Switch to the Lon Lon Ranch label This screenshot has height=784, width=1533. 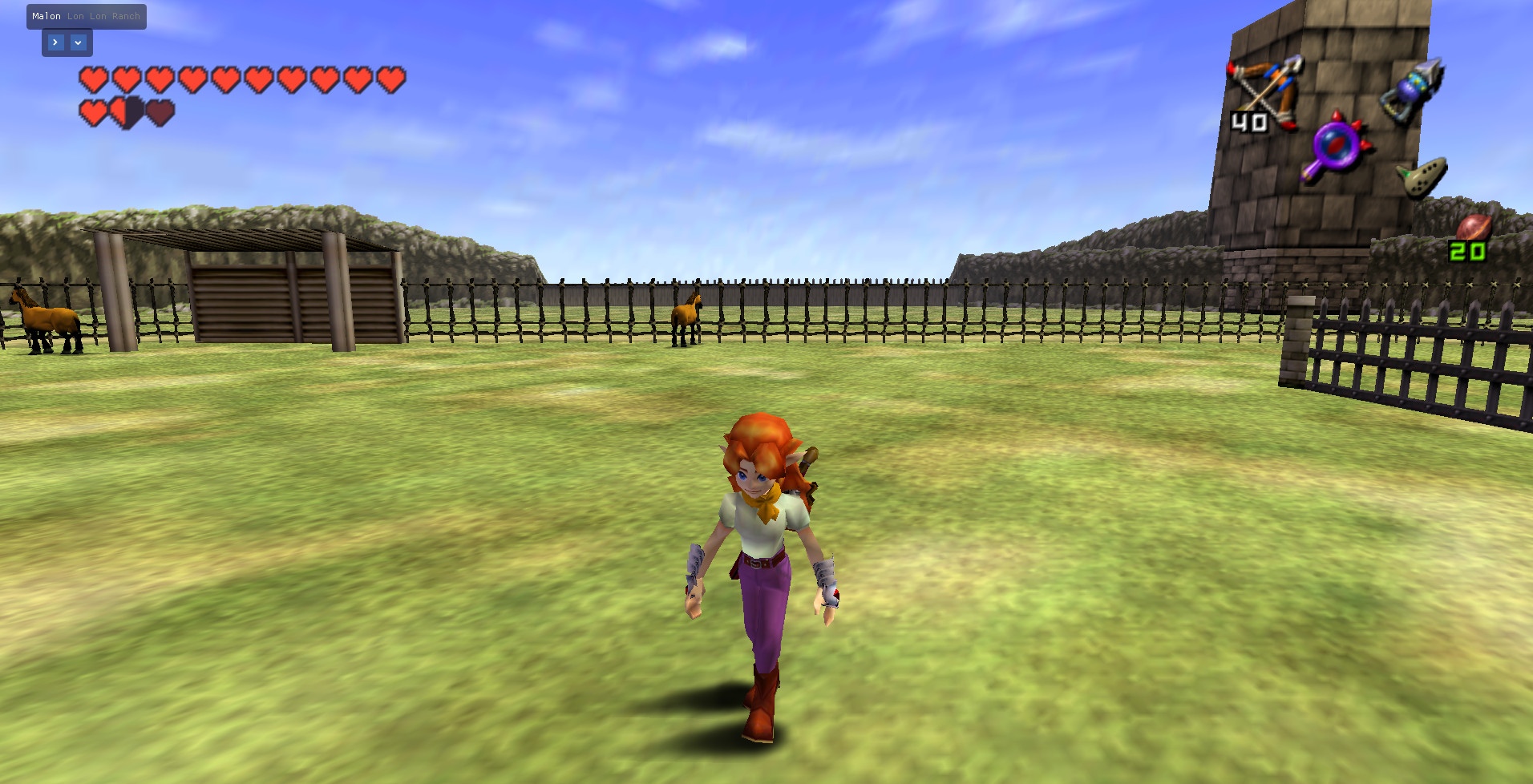point(105,15)
